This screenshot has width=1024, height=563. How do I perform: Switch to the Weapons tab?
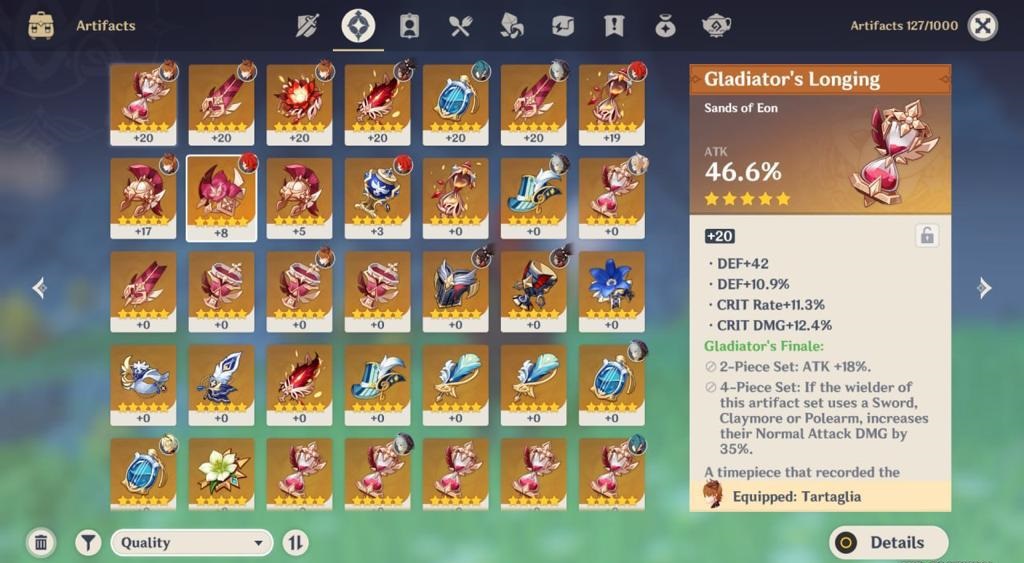point(307,26)
